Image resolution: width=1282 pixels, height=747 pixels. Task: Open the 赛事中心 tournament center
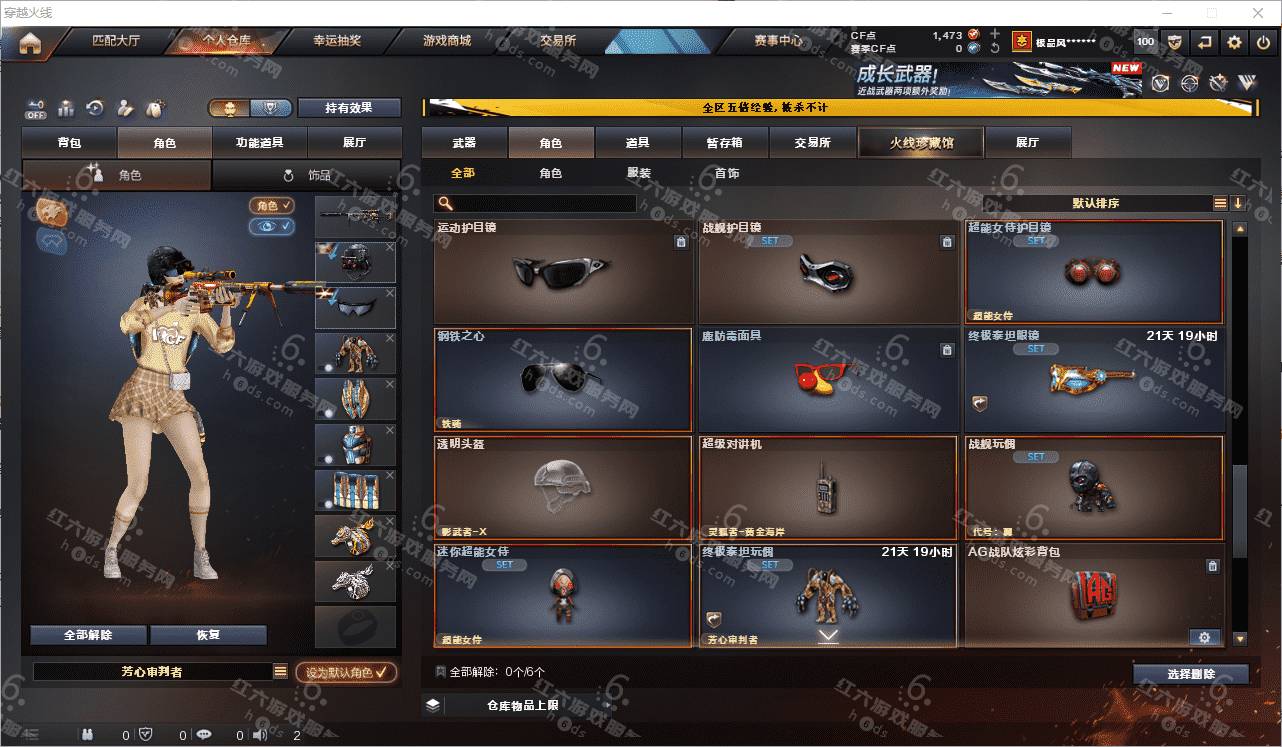778,42
